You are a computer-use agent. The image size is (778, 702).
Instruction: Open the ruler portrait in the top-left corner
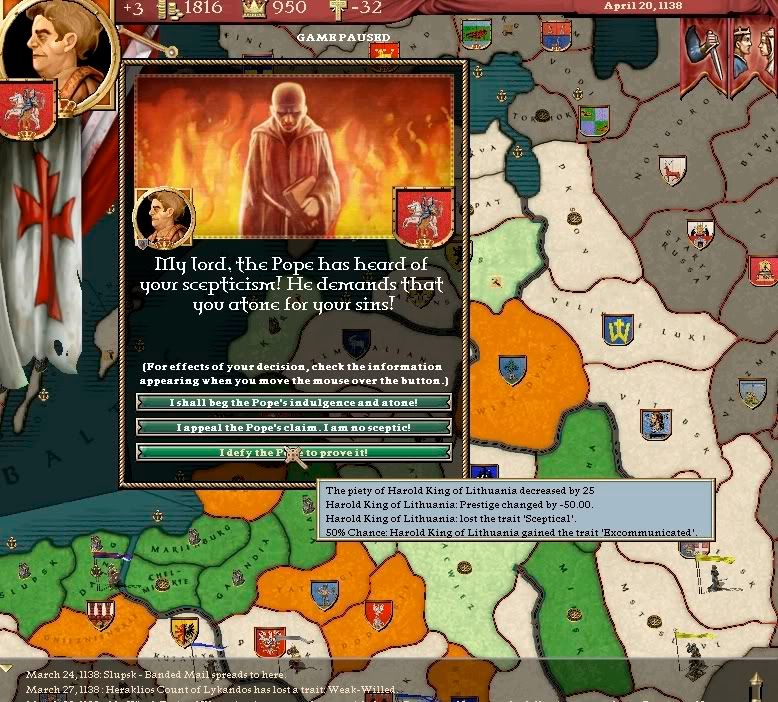click(x=48, y=40)
